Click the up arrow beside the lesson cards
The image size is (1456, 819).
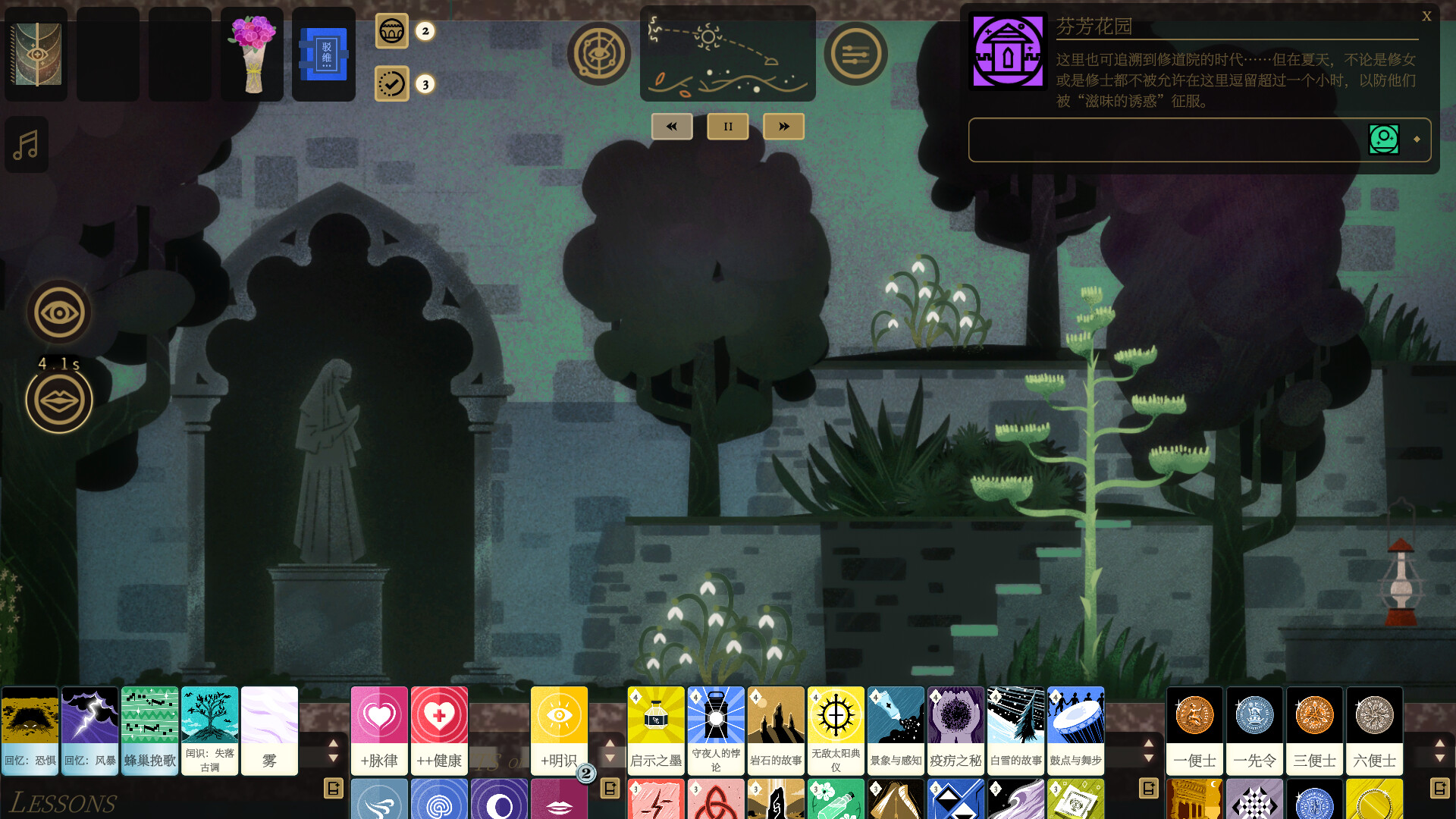click(x=334, y=745)
